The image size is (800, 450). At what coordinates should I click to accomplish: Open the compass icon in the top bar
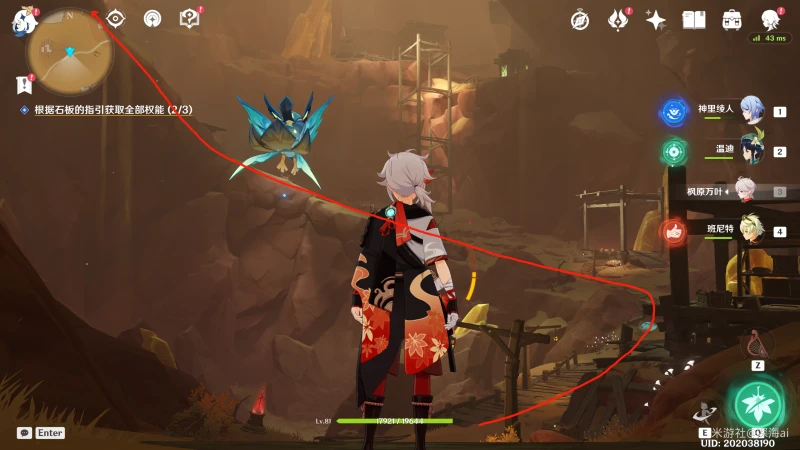[580, 19]
